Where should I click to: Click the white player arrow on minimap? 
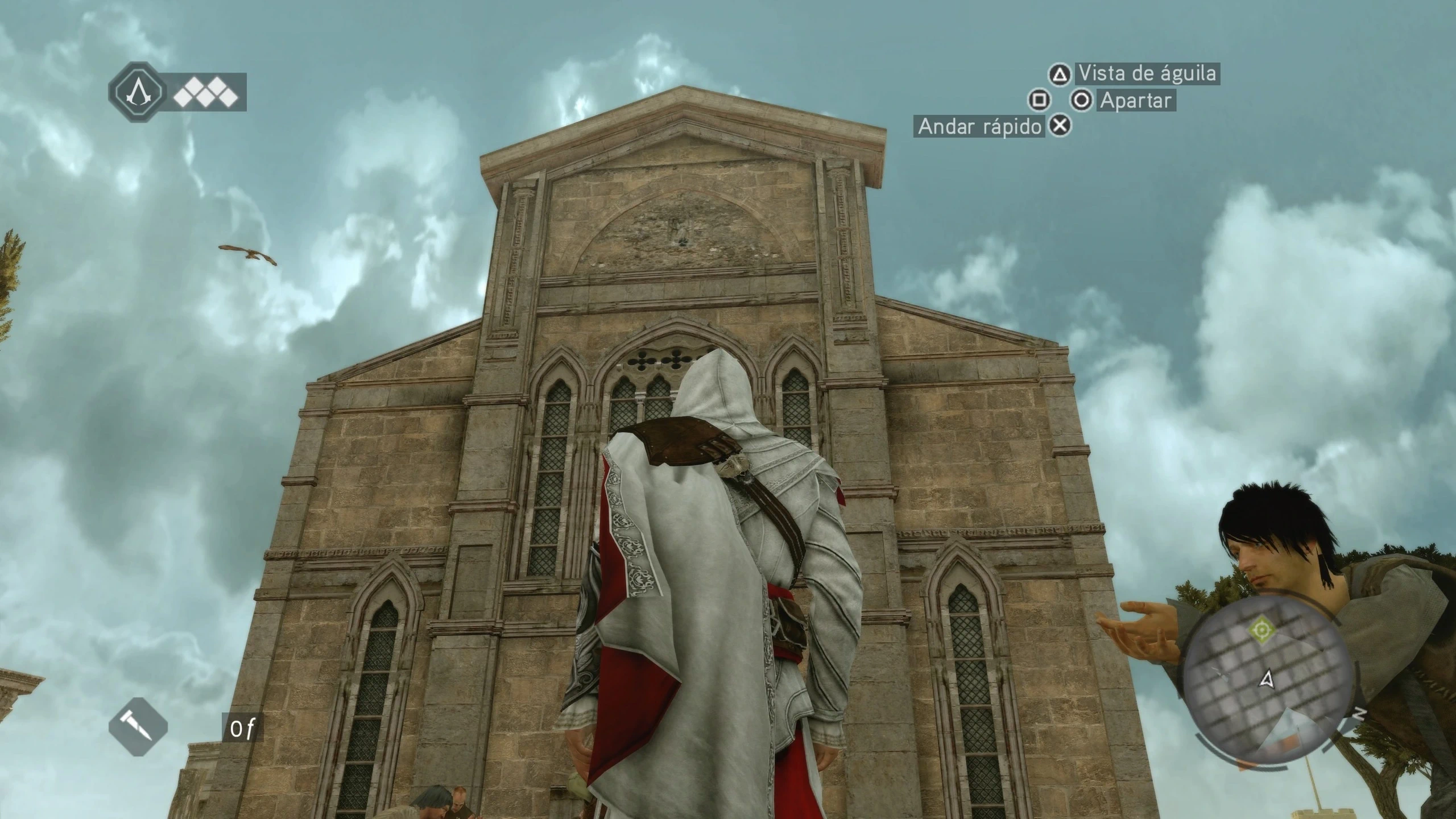coord(1267,679)
